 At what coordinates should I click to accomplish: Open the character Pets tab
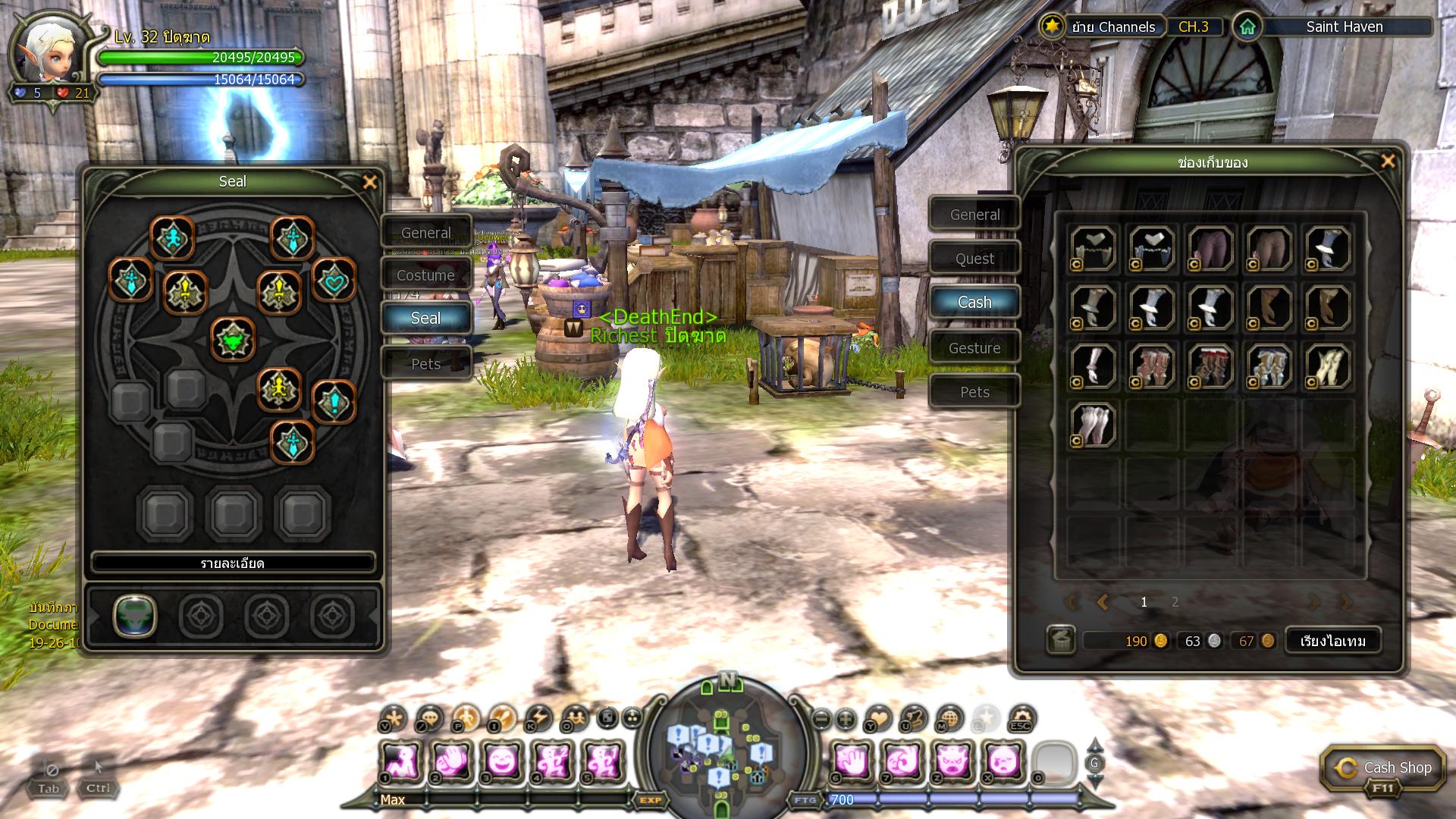[x=425, y=364]
